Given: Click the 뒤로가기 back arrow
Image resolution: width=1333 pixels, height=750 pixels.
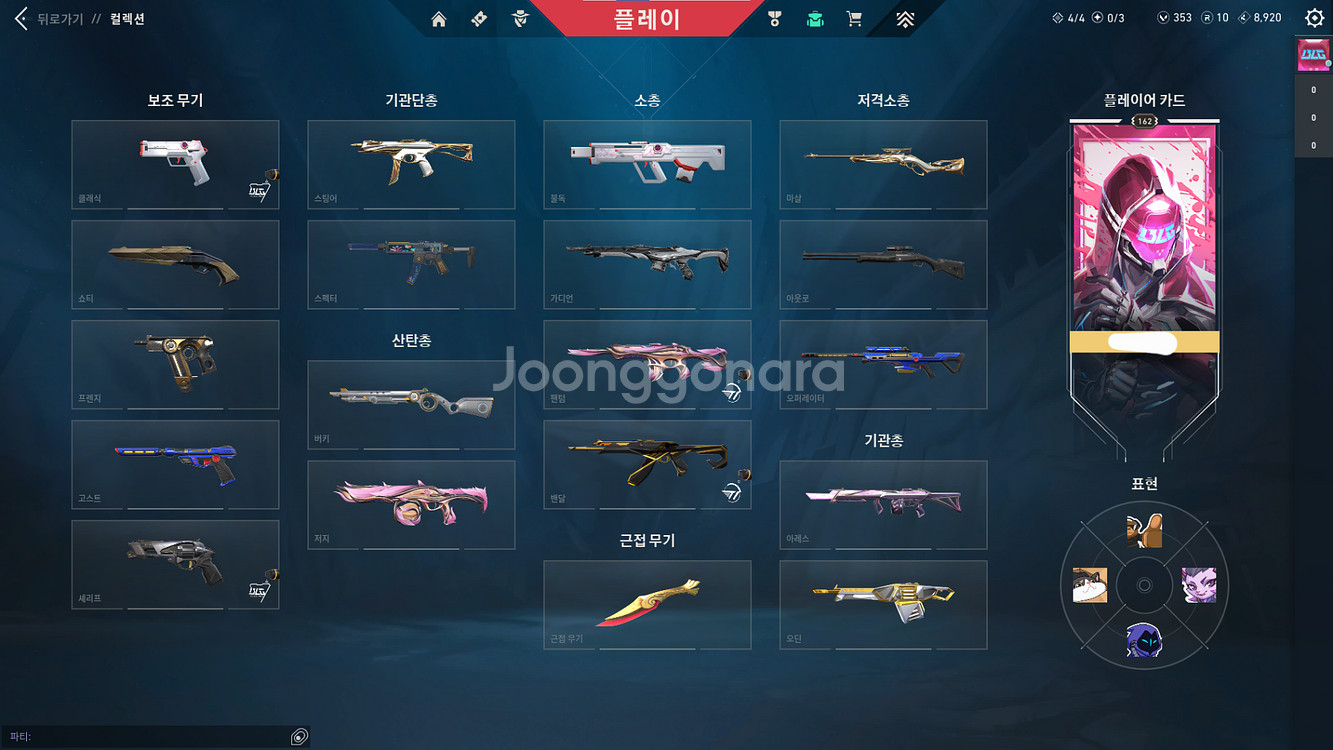Looking at the screenshot, I should pos(20,17).
